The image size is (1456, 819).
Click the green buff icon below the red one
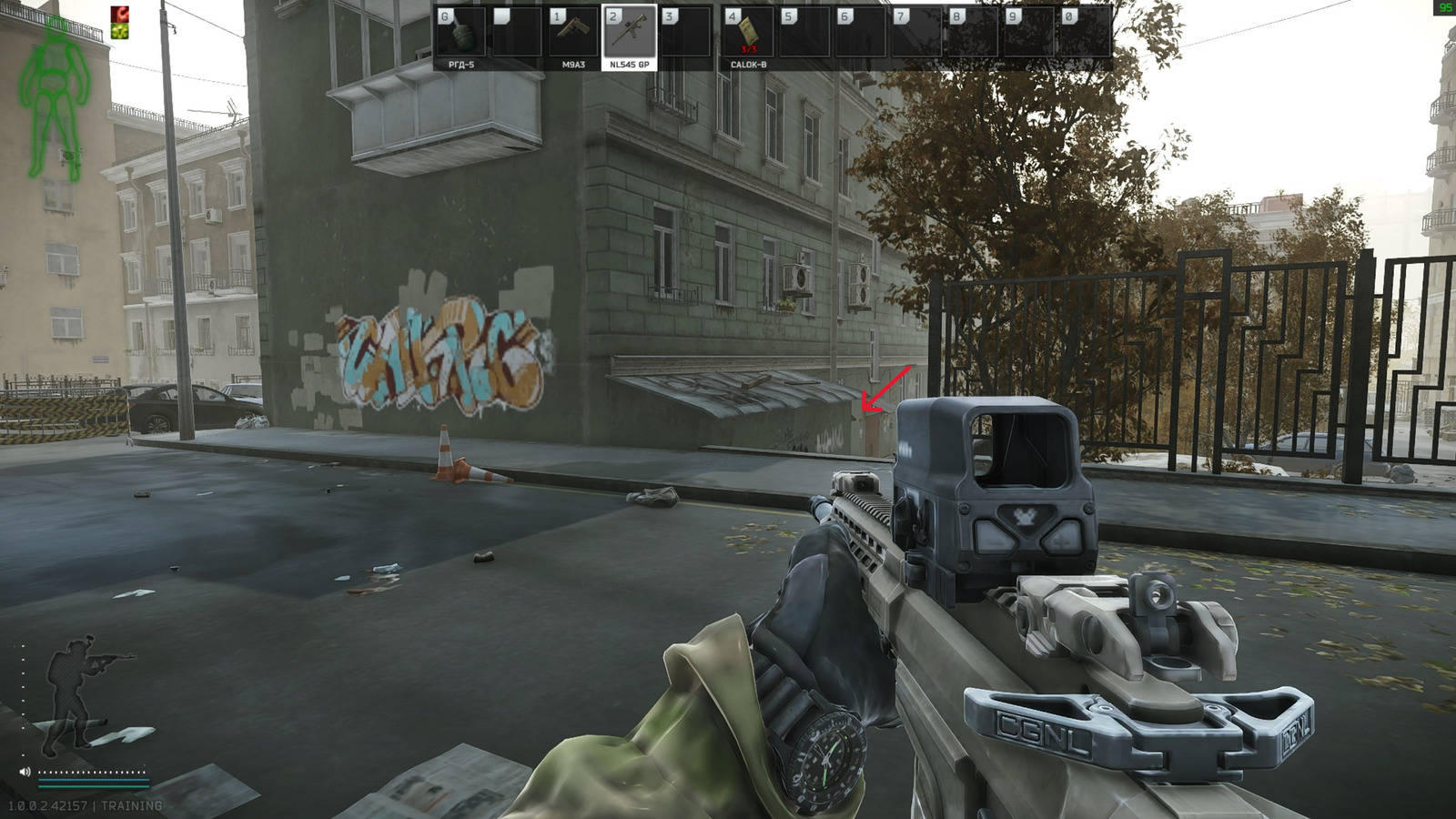coord(119,31)
